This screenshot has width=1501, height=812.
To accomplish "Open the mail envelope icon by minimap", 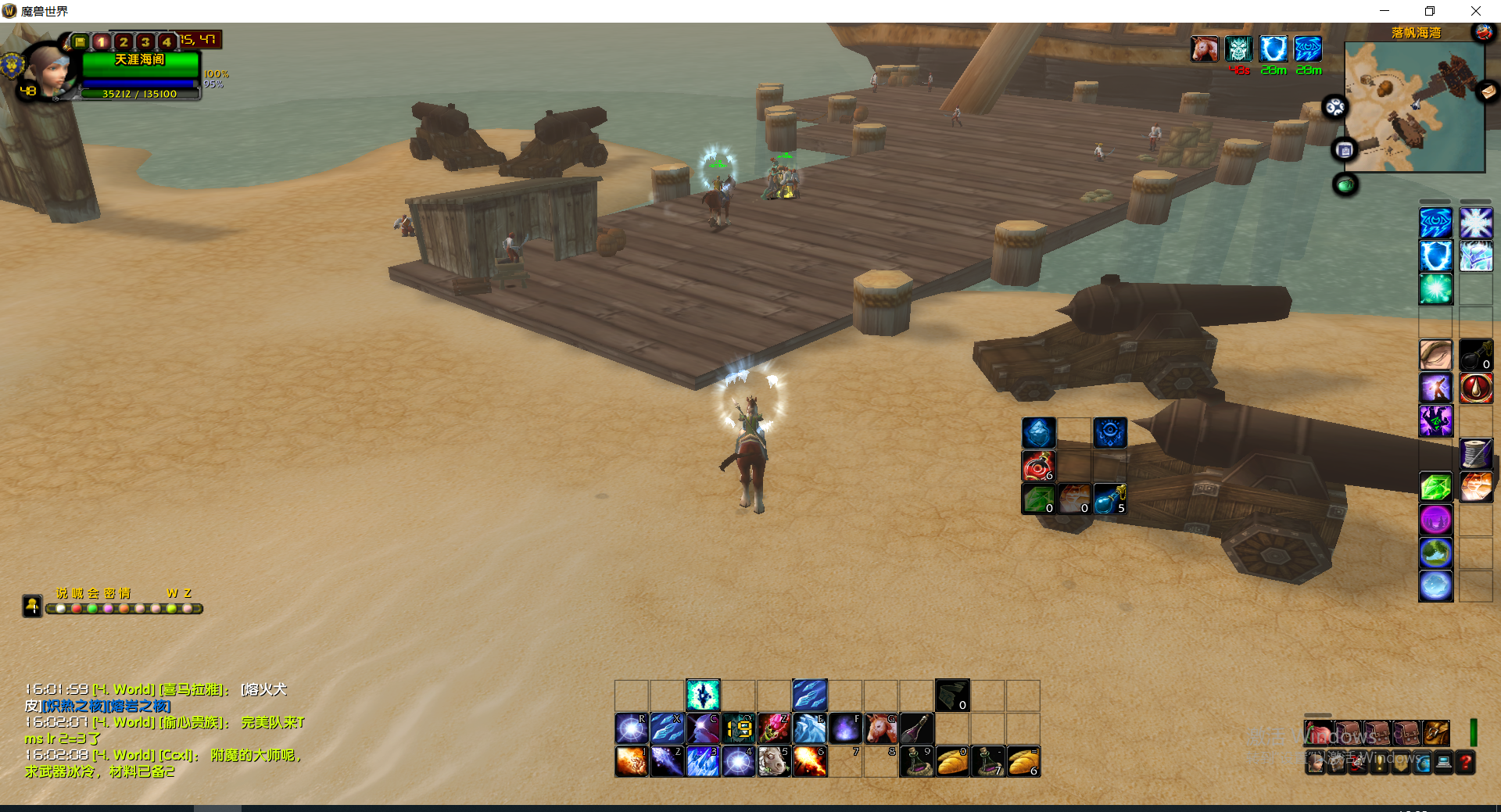I will click(1487, 92).
